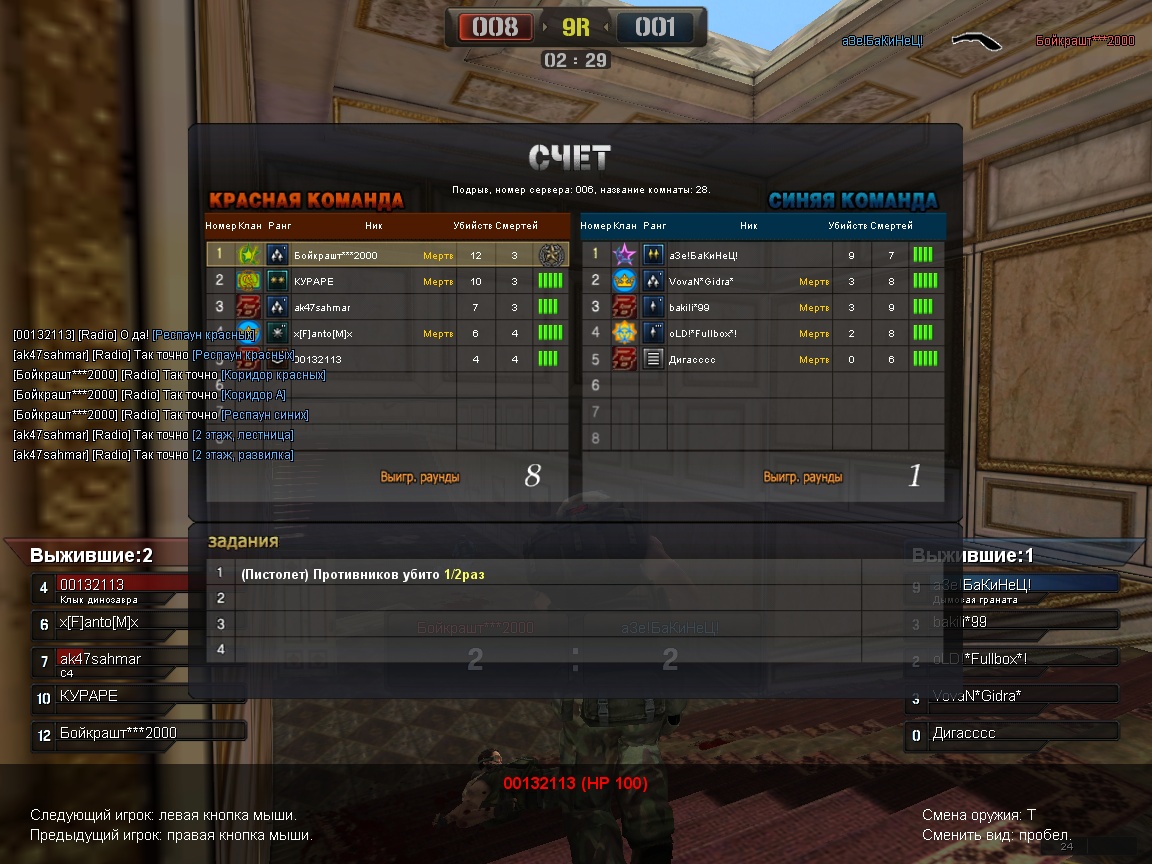
Task: Click аЗе!БаКиНеЦ! row in the blue team scoreboard
Action: pyautogui.click(x=762, y=255)
